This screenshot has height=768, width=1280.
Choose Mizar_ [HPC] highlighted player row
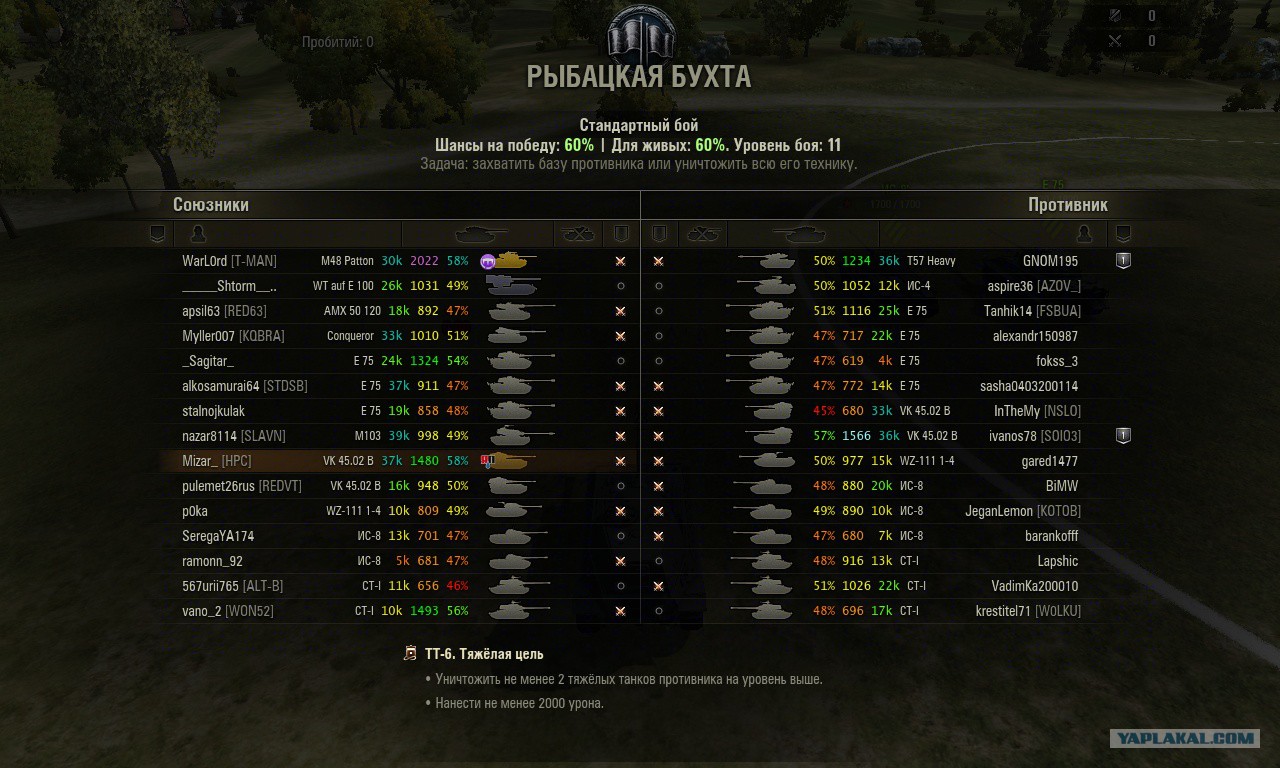click(216, 461)
